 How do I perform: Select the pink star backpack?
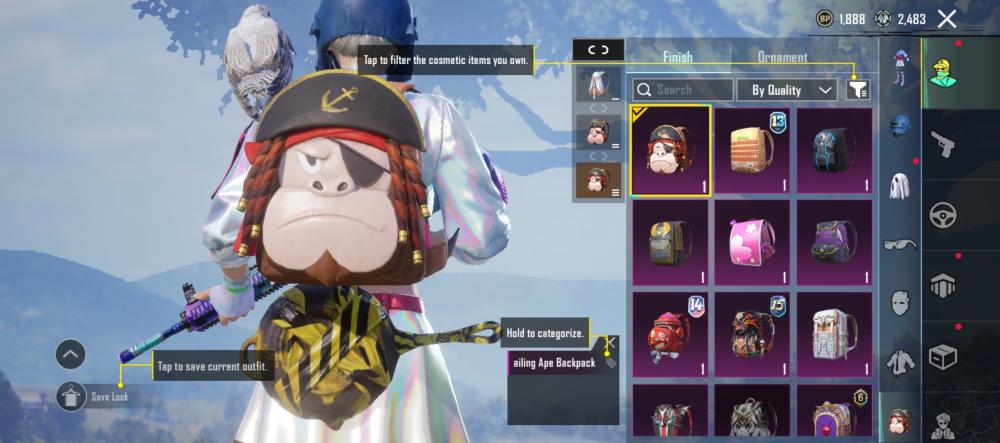752,243
